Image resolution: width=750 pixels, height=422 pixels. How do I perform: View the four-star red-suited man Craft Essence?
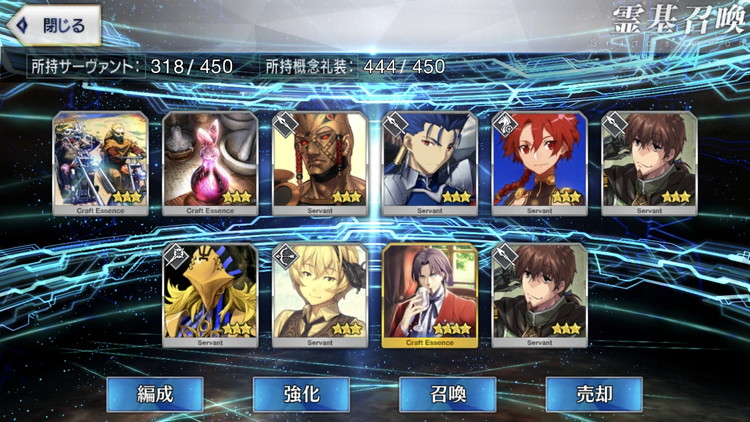(x=430, y=294)
